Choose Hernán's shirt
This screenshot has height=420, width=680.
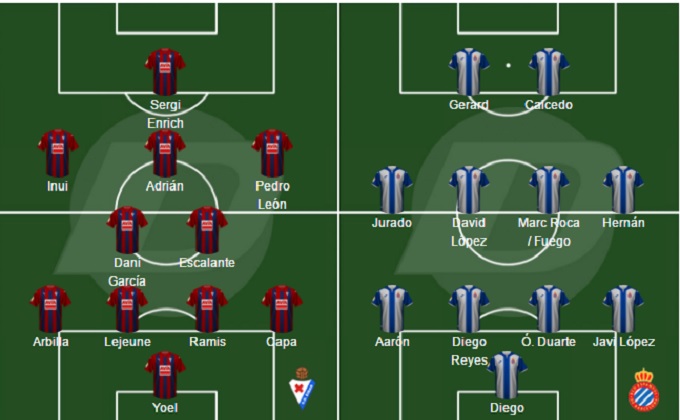[x=623, y=190]
